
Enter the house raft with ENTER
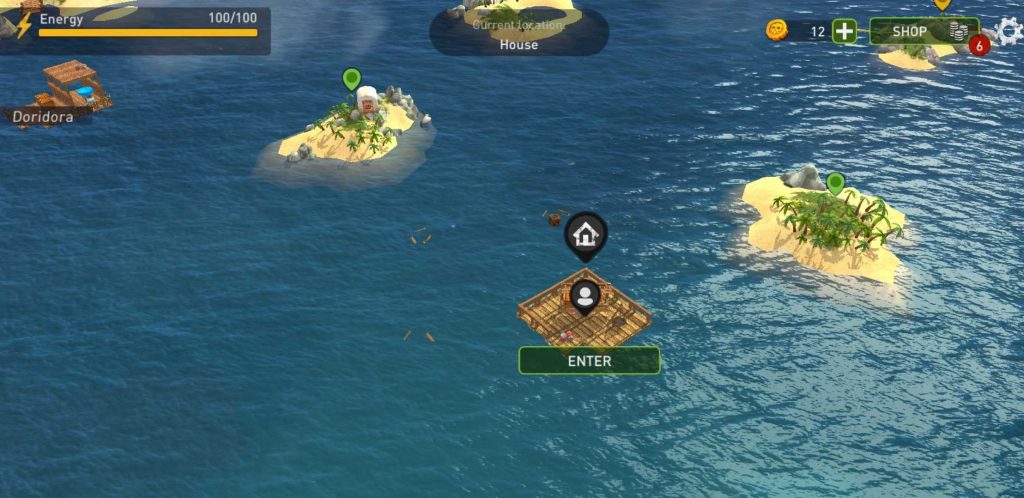(589, 361)
